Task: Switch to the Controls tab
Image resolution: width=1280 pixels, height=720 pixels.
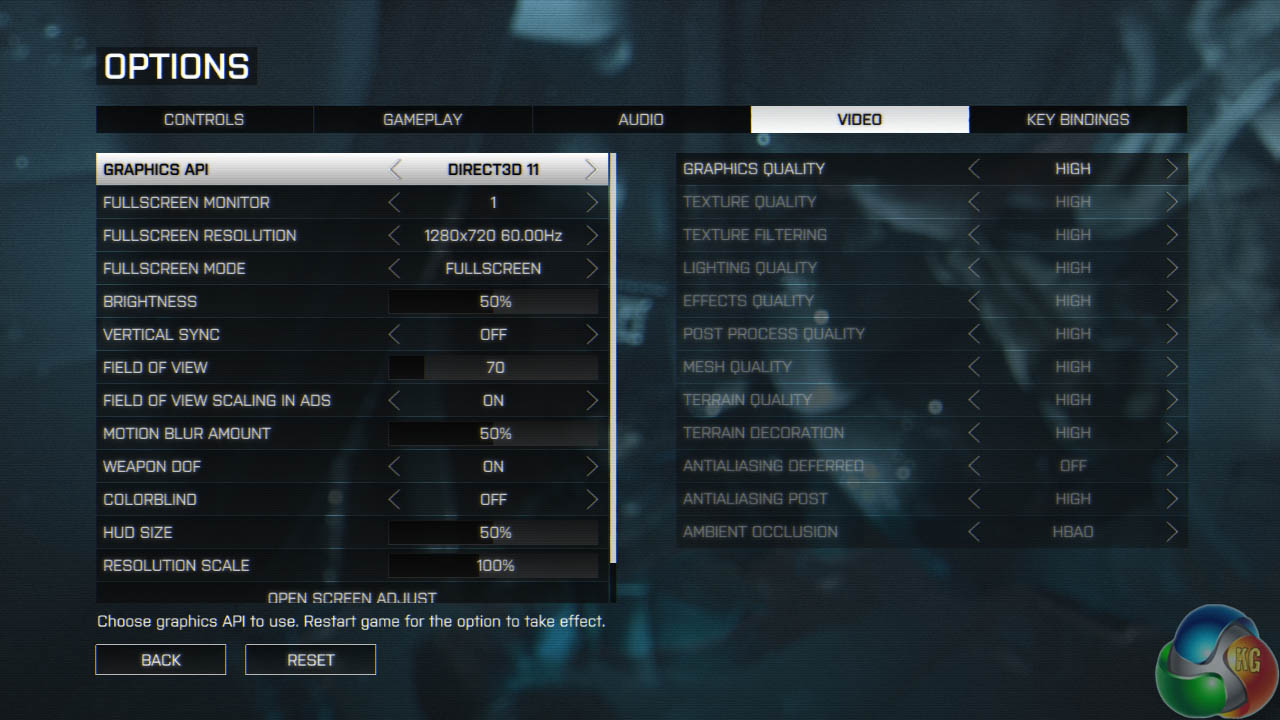Action: (204, 119)
